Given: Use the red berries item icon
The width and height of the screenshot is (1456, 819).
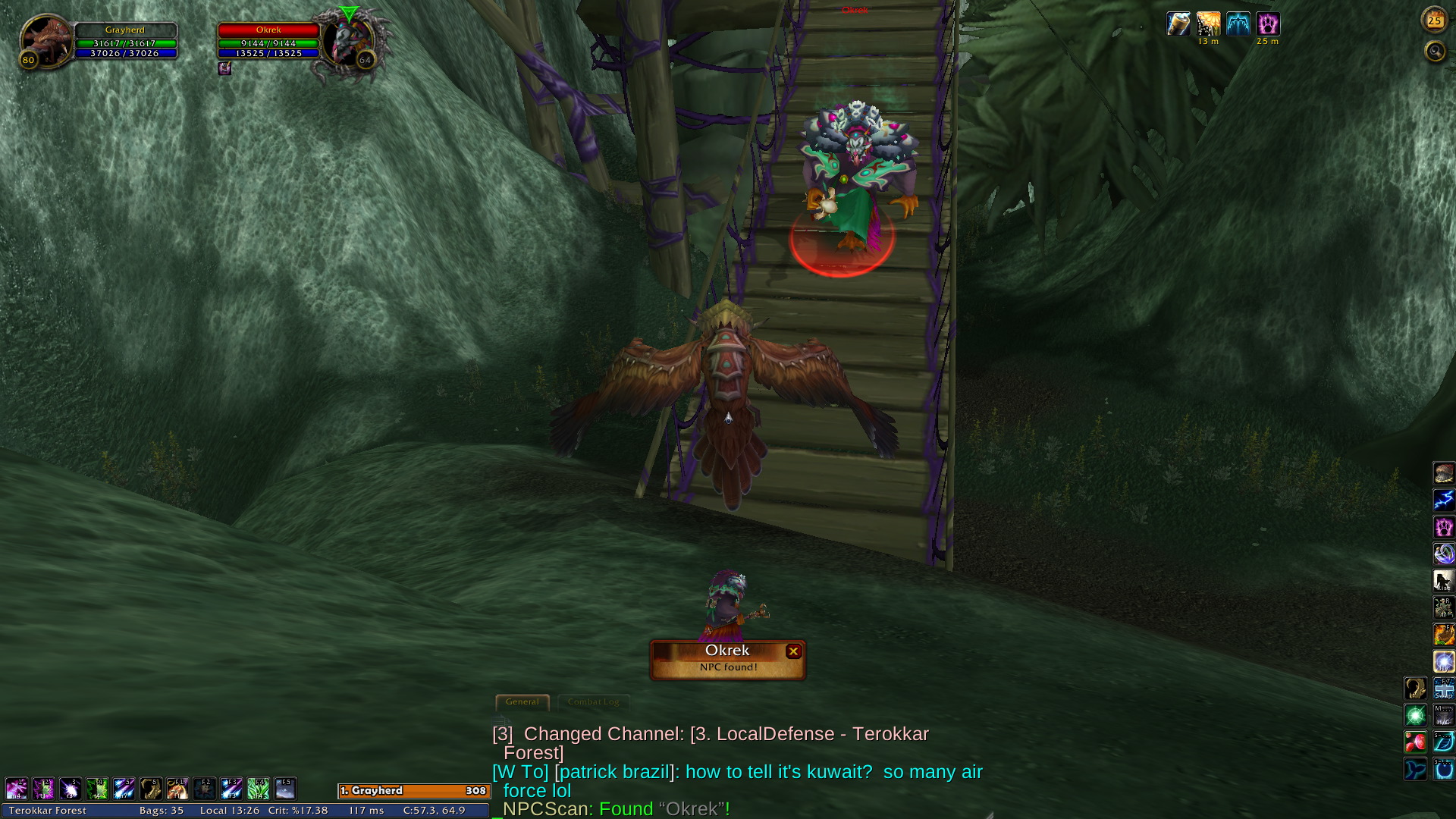Looking at the screenshot, I should coord(1417,742).
